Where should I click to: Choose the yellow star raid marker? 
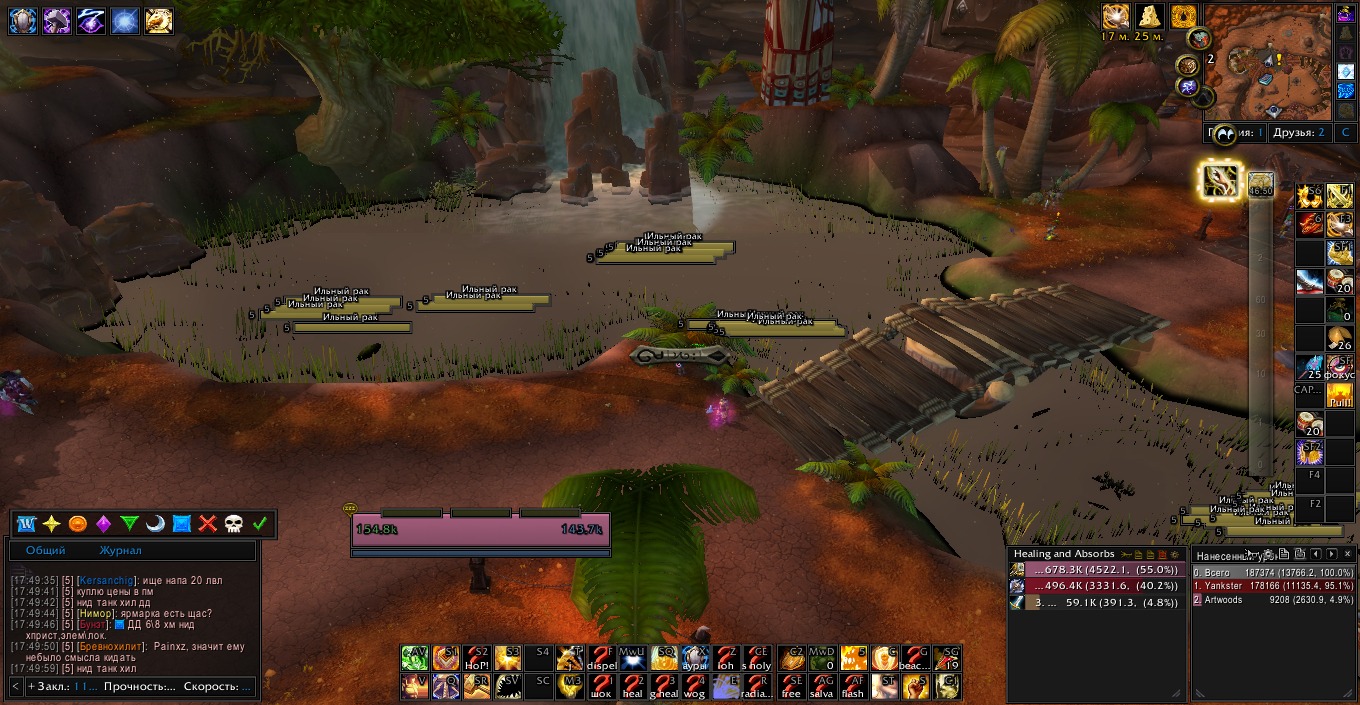pos(52,524)
